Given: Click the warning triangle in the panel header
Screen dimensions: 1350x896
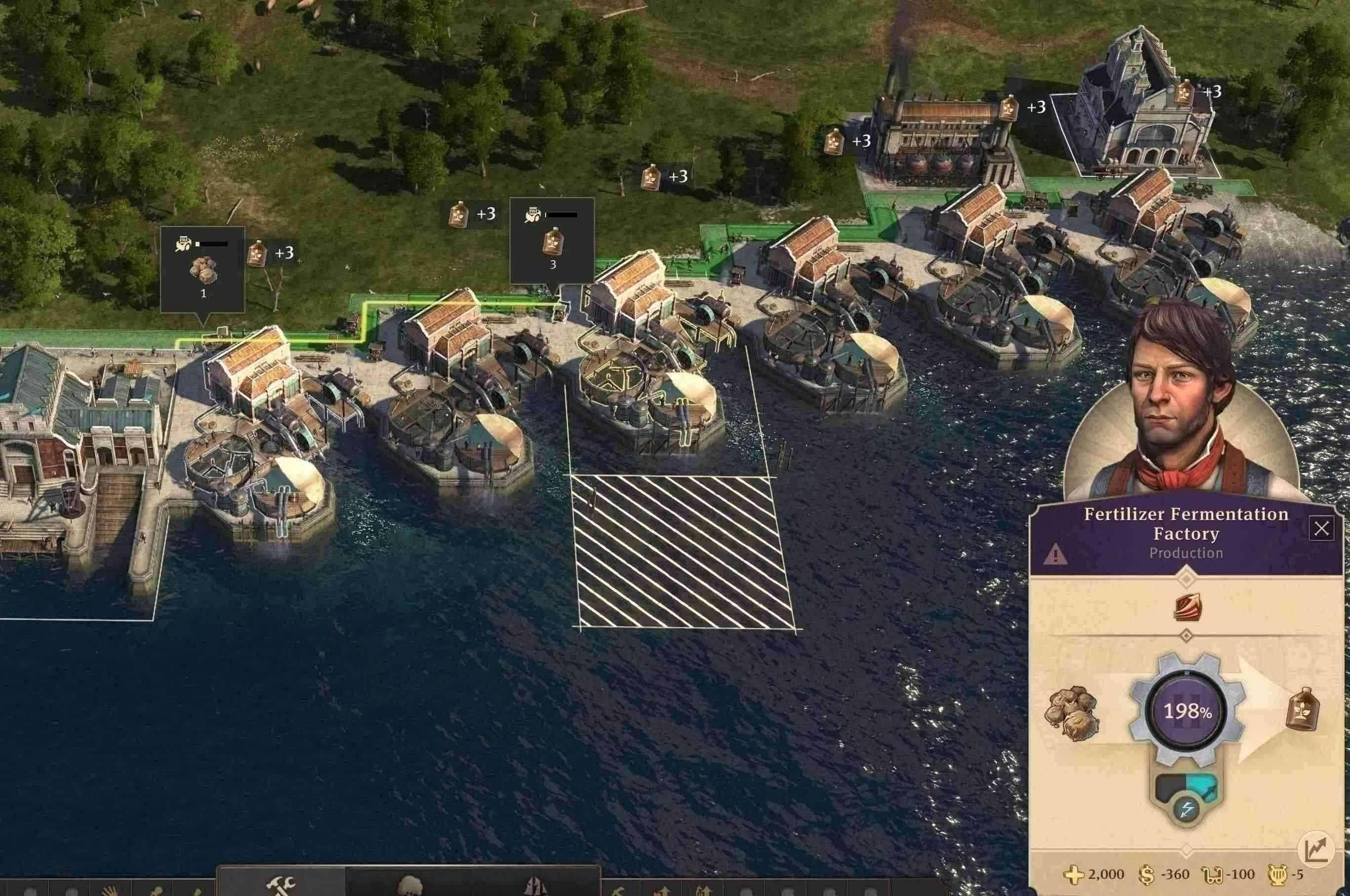Looking at the screenshot, I should coord(1055,554).
